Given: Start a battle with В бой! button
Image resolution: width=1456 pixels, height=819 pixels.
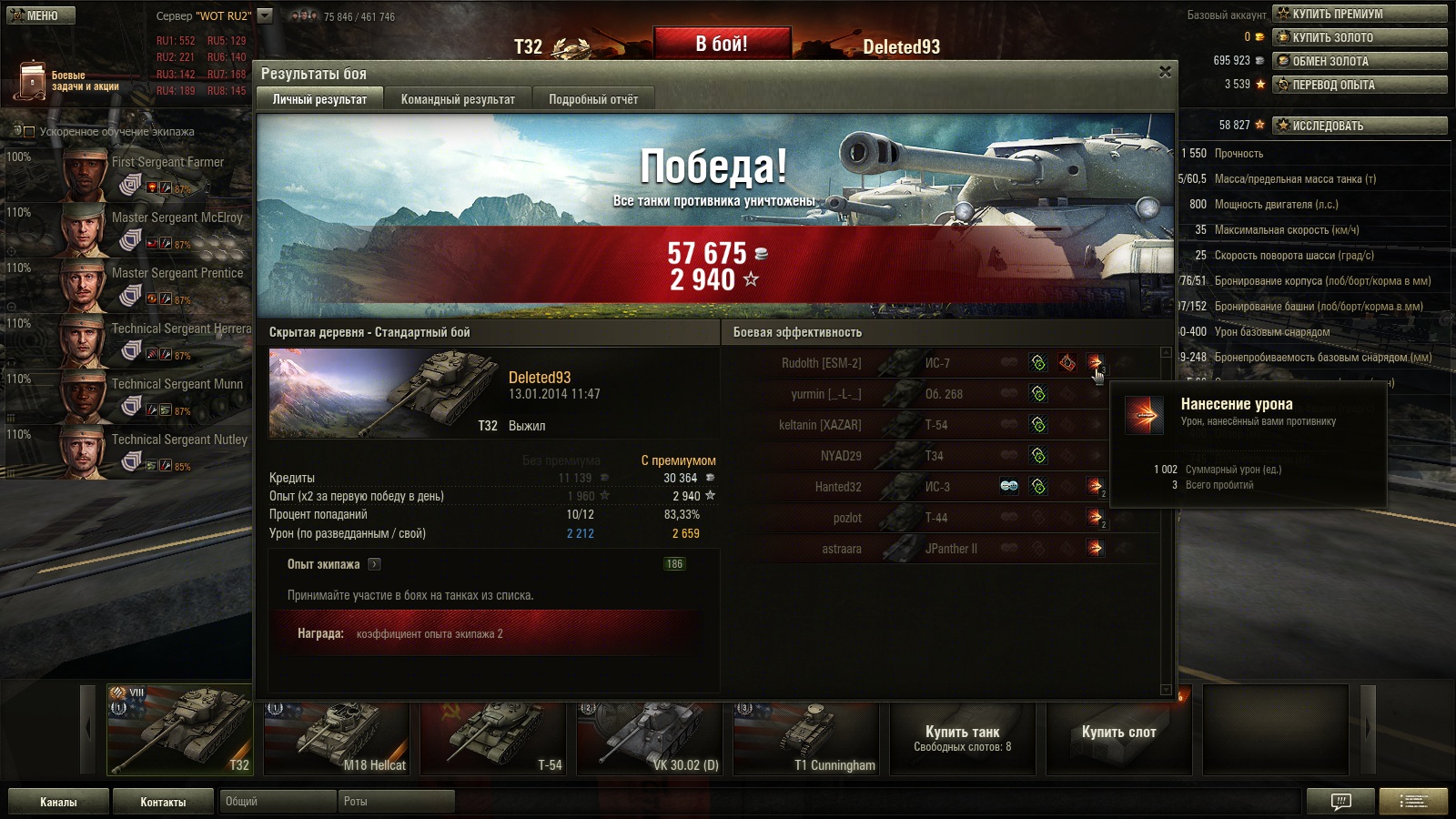Looking at the screenshot, I should click(x=722, y=44).
